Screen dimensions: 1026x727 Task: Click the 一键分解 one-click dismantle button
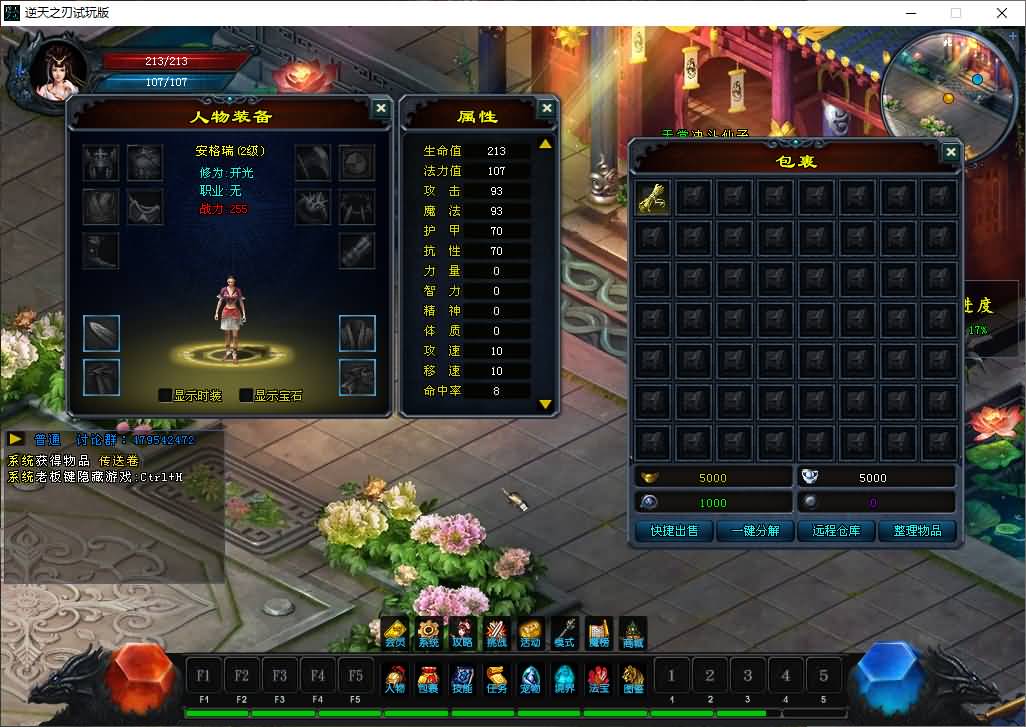point(755,531)
